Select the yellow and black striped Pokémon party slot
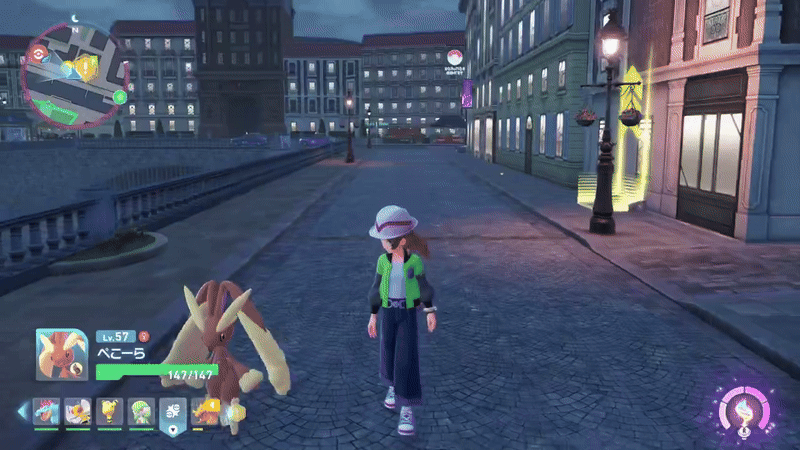The height and width of the screenshot is (450, 800). click(x=109, y=411)
